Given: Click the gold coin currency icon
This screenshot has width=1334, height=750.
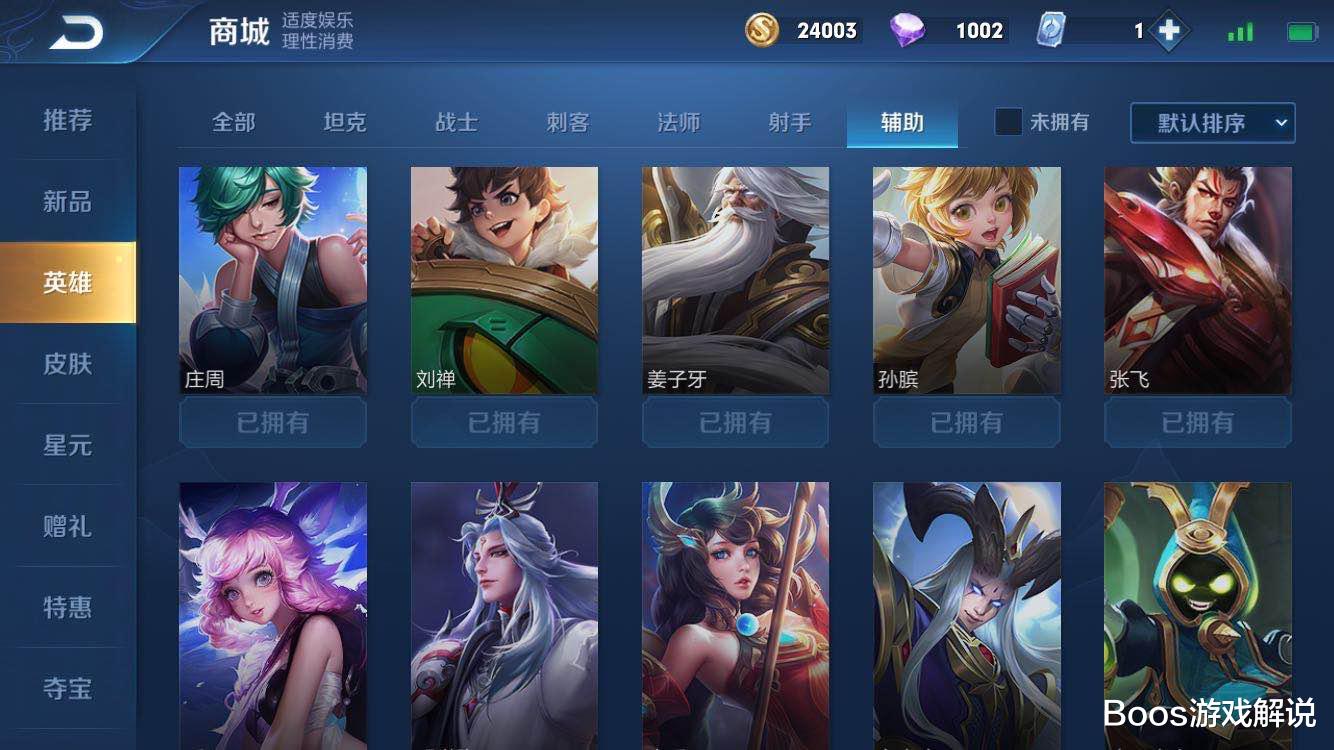Looking at the screenshot, I should click(x=760, y=30).
